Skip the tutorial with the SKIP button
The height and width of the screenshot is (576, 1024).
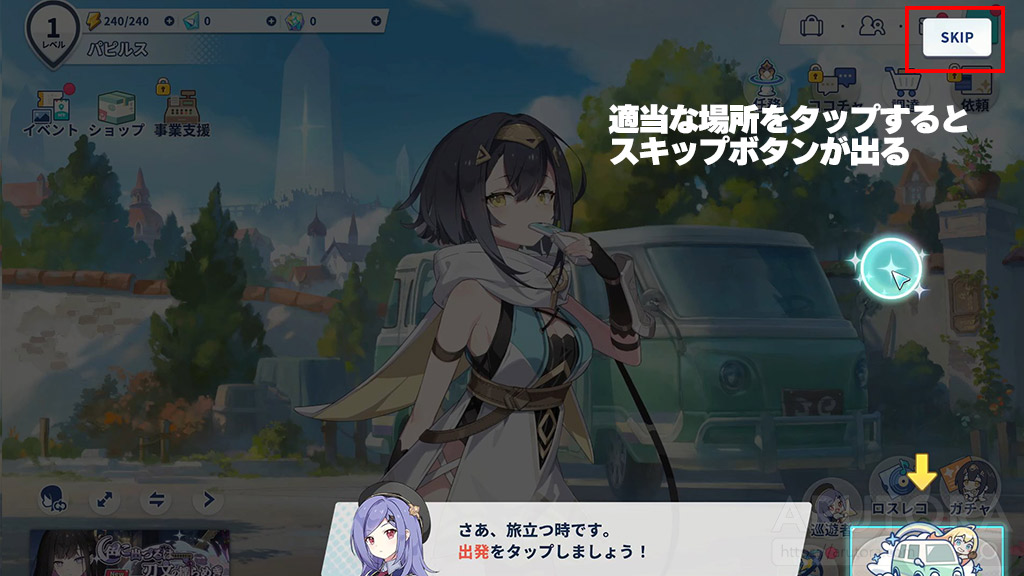[957, 38]
